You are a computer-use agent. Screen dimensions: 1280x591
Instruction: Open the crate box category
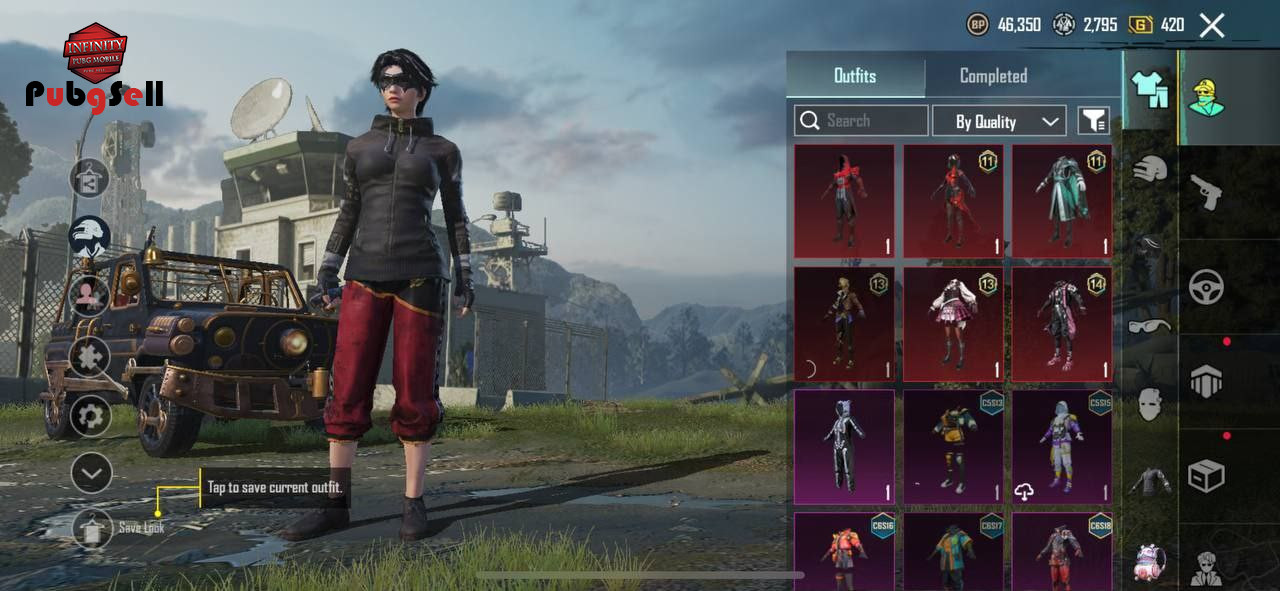(x=1206, y=476)
